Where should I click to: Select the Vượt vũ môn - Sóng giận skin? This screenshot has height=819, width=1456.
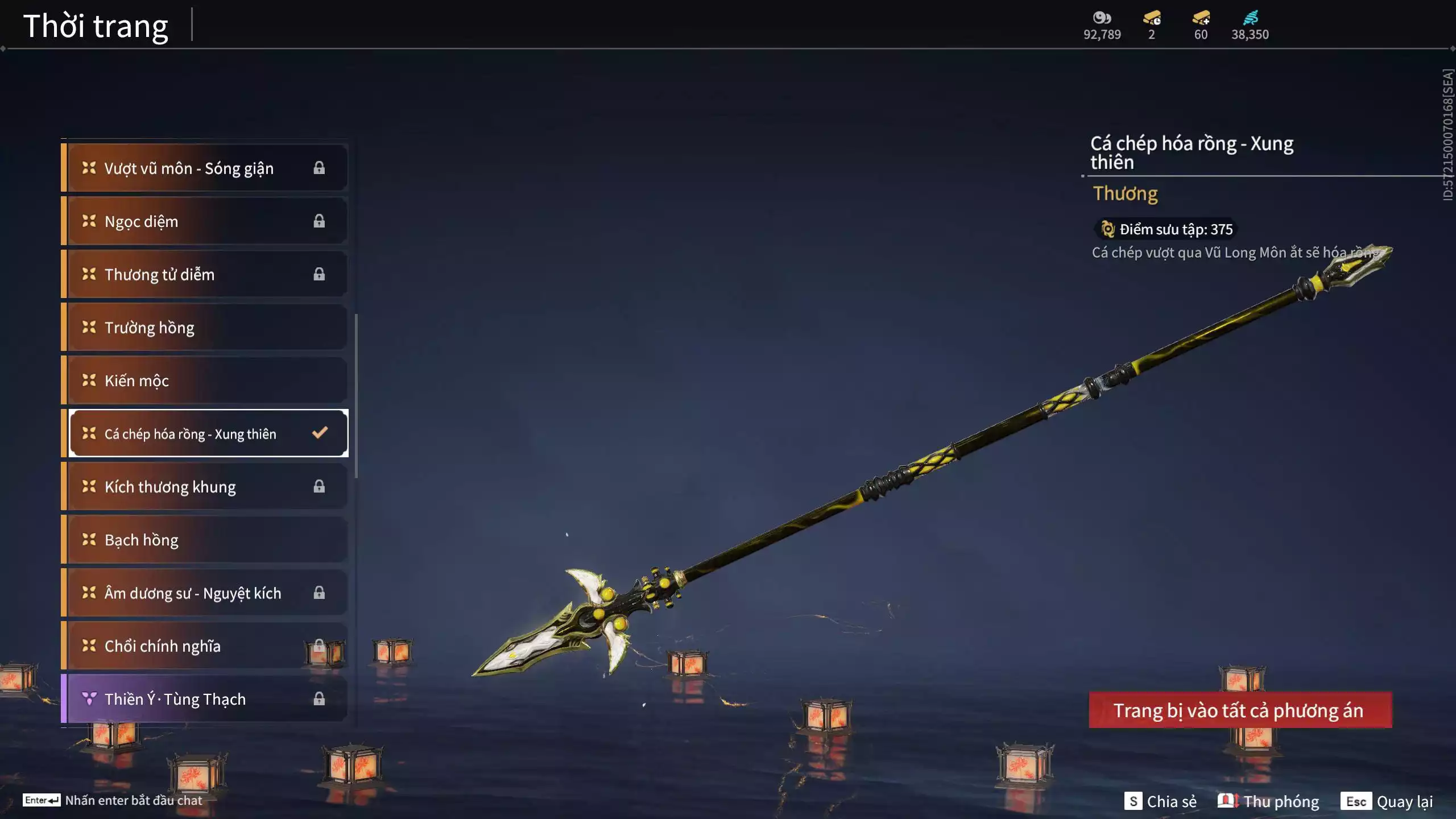205,168
